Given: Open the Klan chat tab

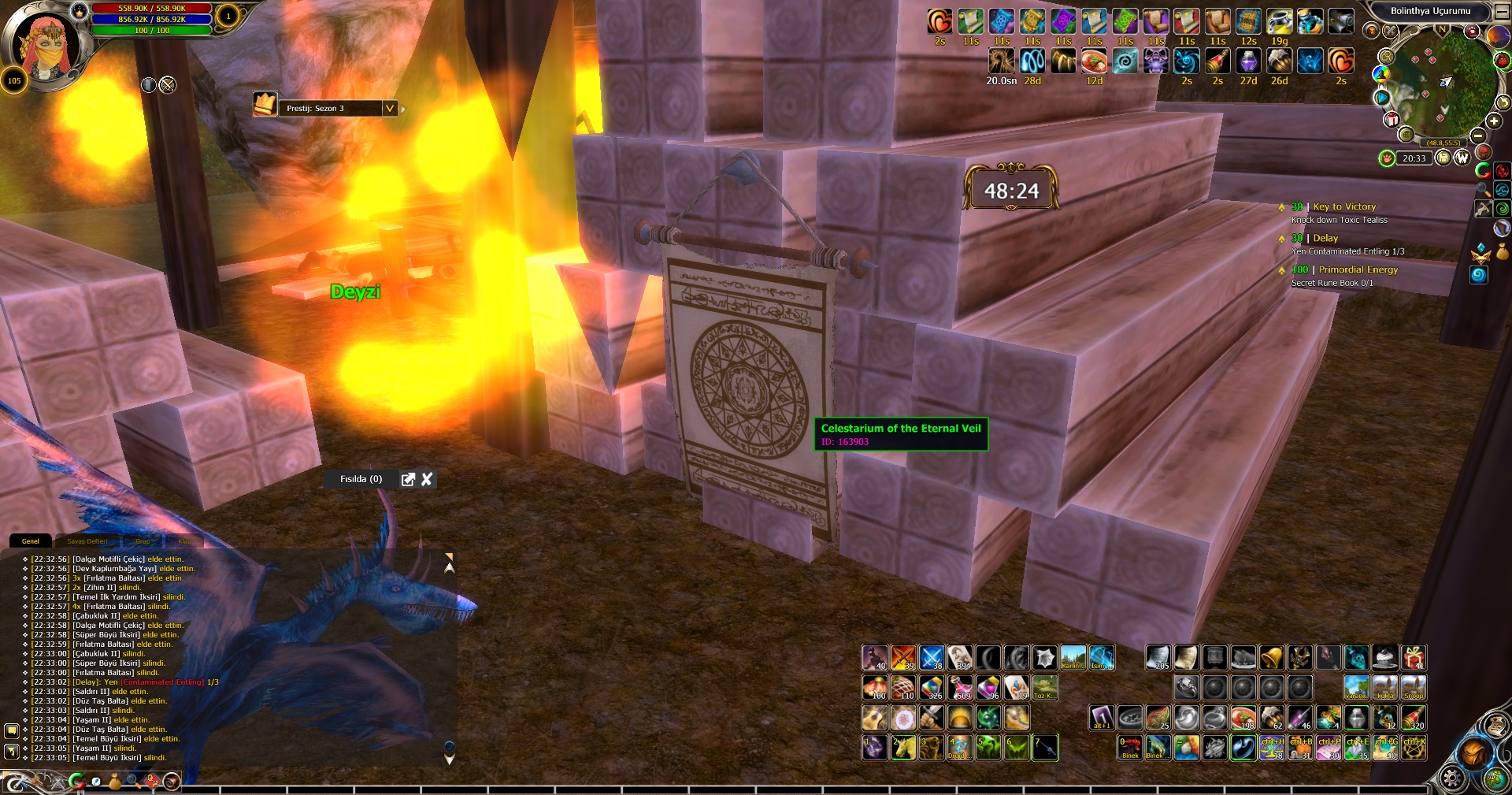Looking at the screenshot, I should (x=184, y=541).
